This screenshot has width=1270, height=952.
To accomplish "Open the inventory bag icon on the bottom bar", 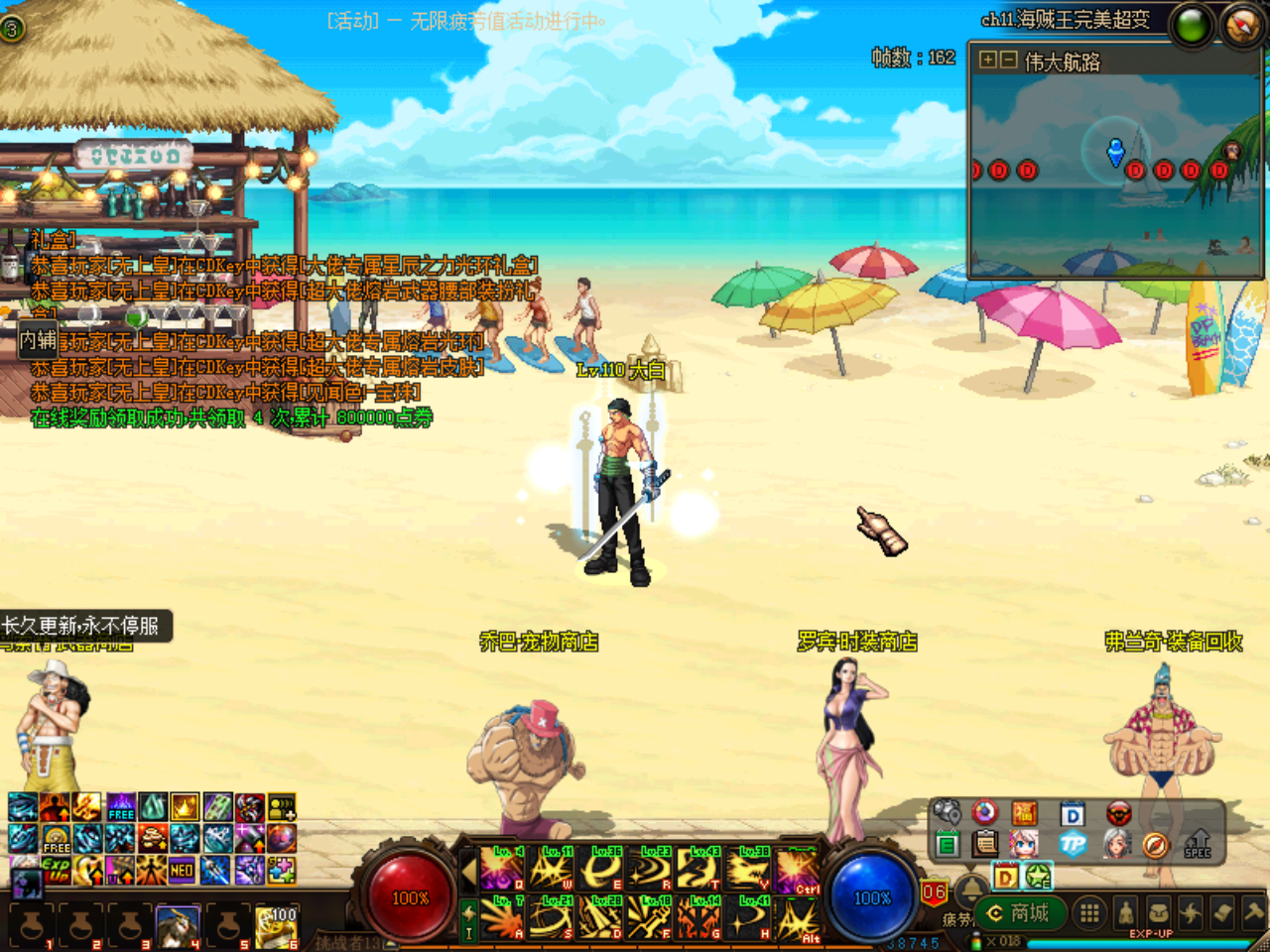I will 1159,911.
